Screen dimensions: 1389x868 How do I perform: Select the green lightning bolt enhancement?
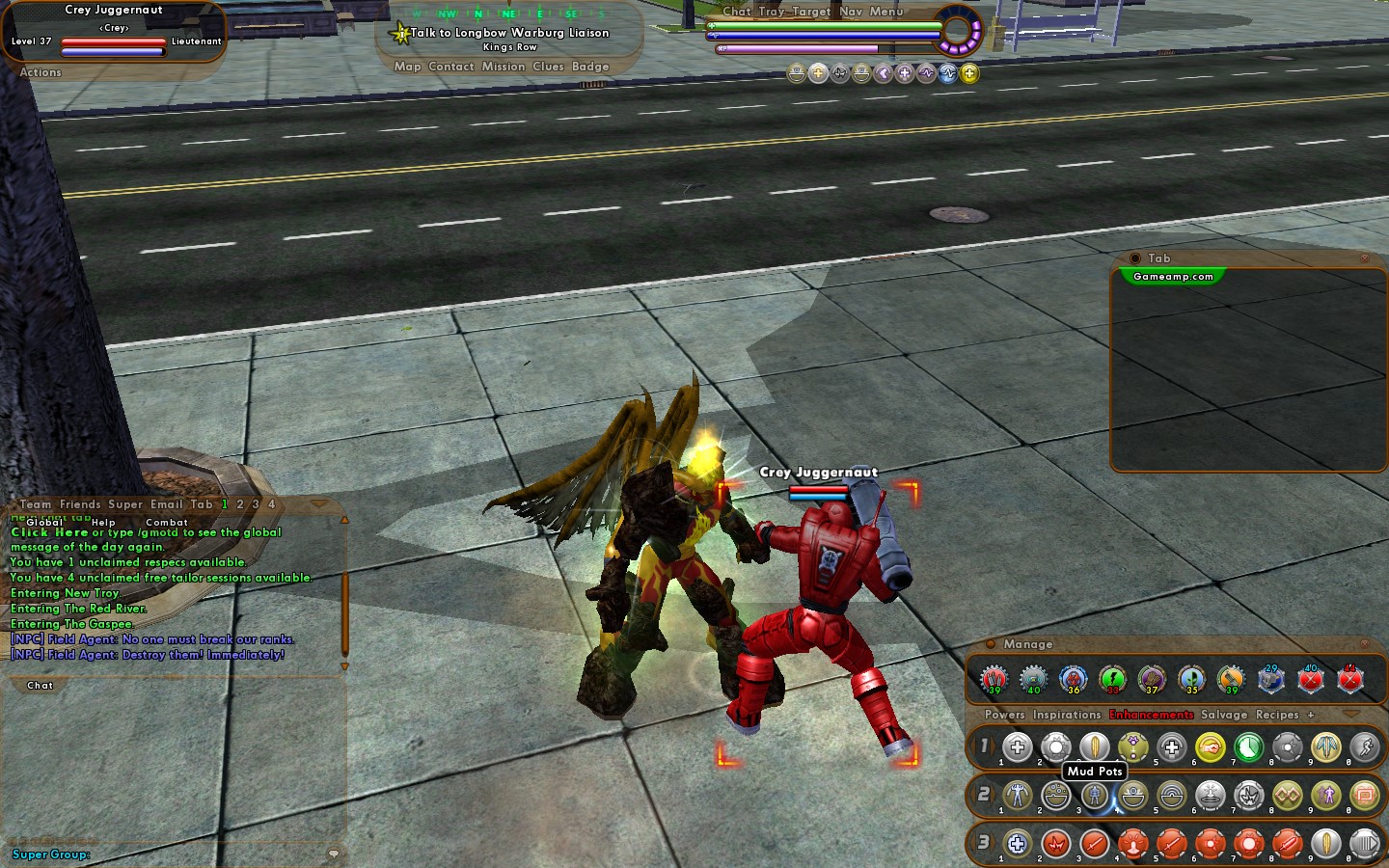(x=1112, y=679)
